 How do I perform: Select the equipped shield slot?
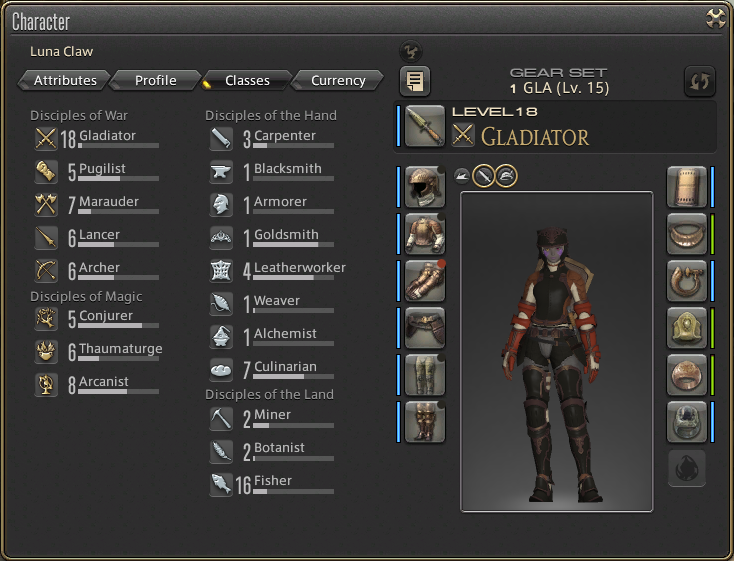click(x=686, y=187)
